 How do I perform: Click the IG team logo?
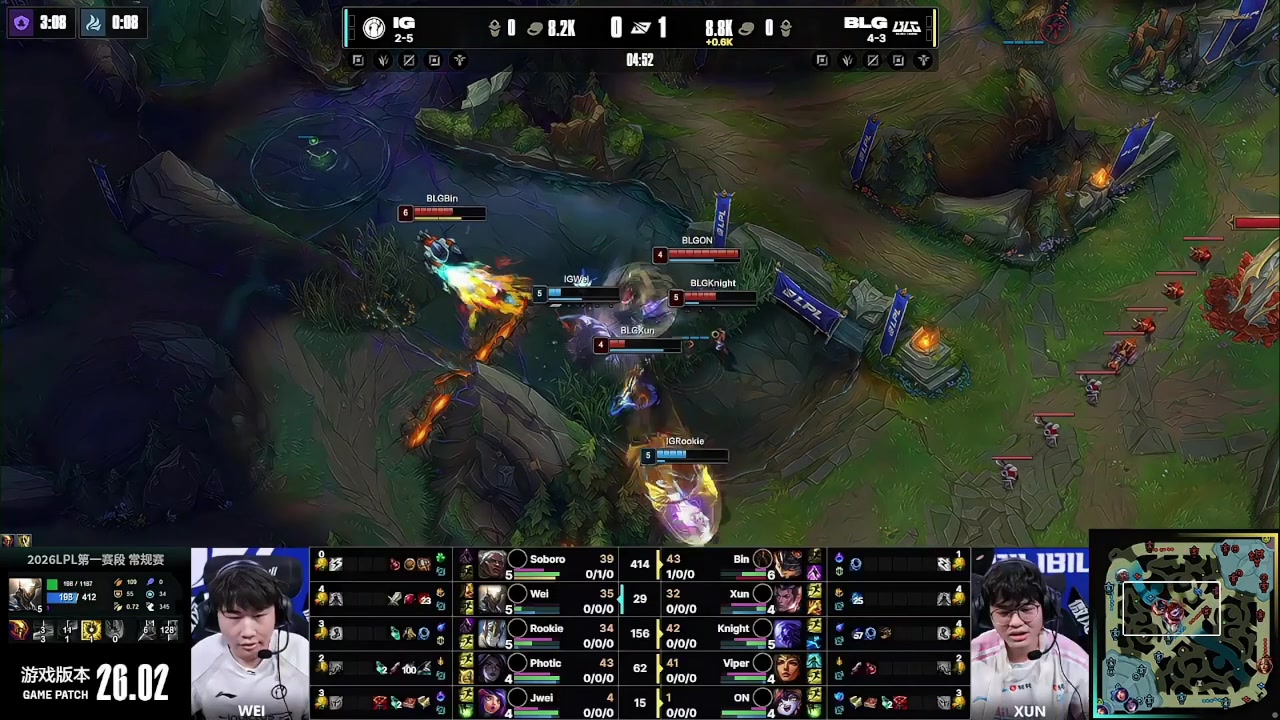pos(374,28)
